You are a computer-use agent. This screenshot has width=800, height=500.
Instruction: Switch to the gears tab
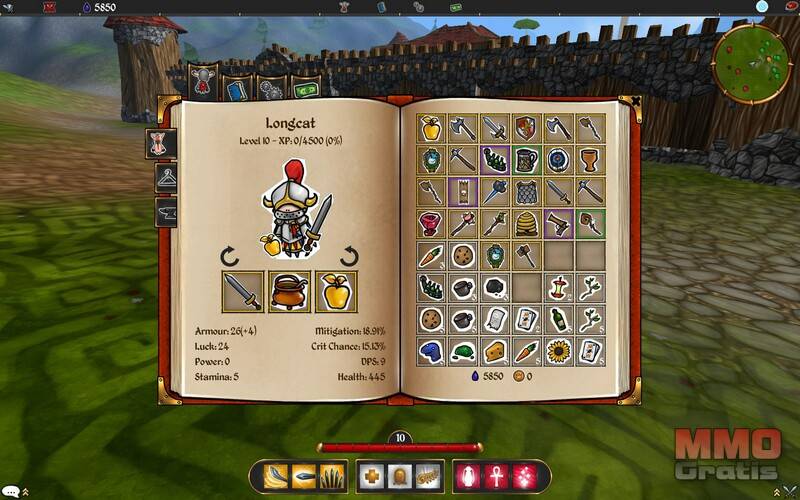point(270,87)
